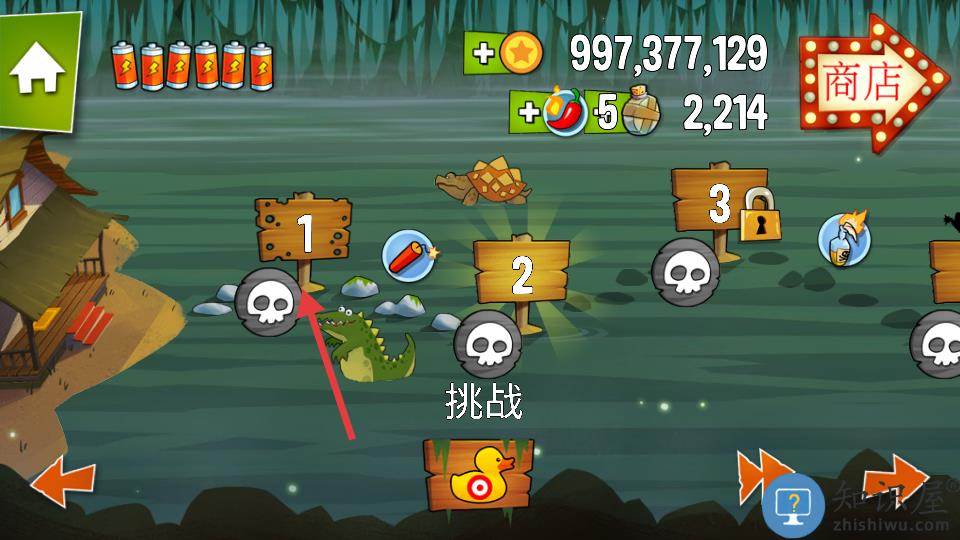This screenshot has height=540, width=960.
Task: Open the rubber duck challenge sign
Action: 478,474
